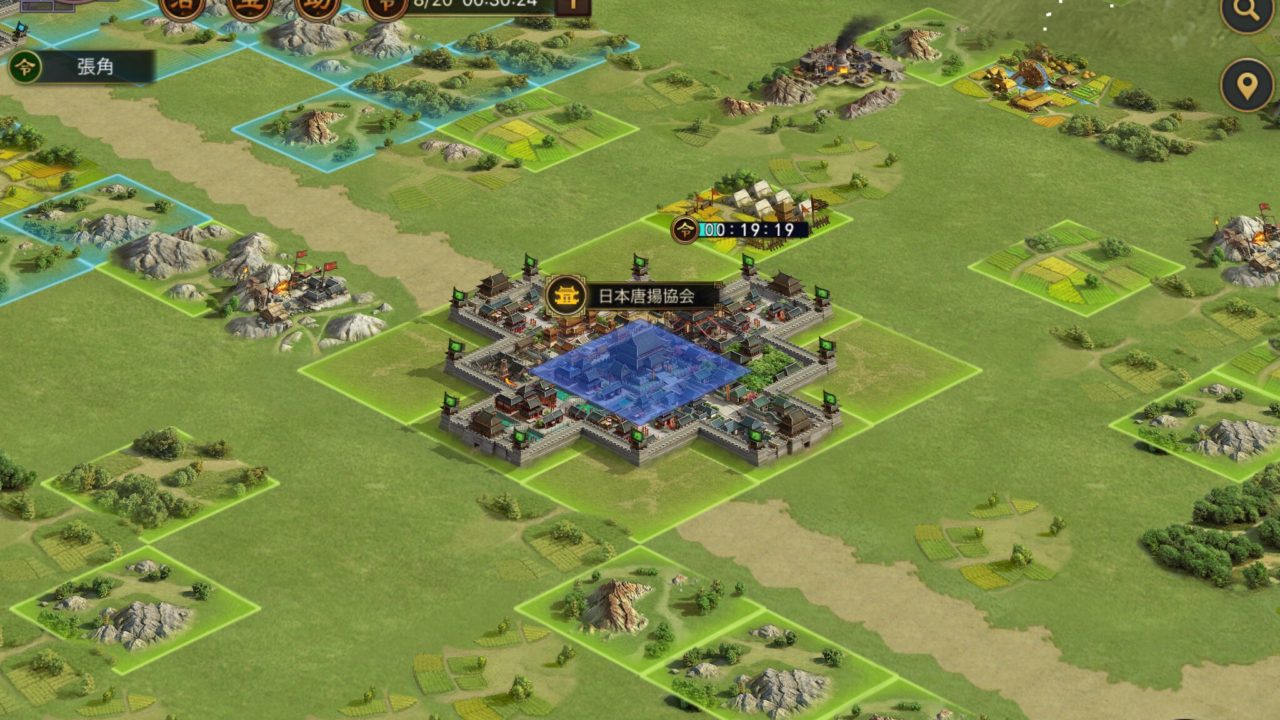
Task: Select the 張角 army entry
Action: click(82, 68)
